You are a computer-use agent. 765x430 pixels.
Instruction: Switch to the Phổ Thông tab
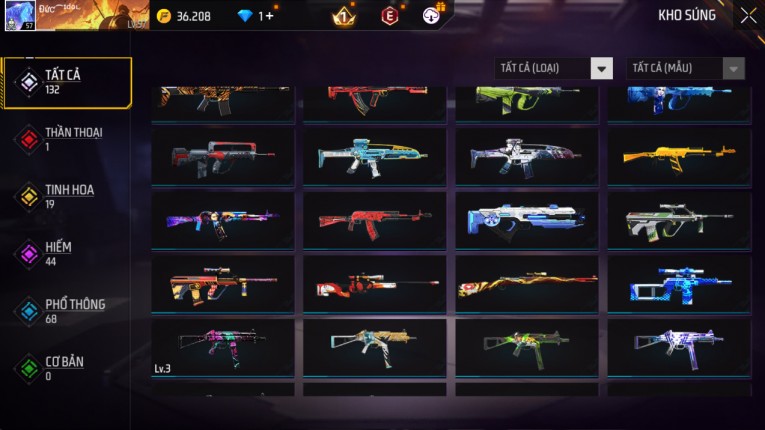(66, 310)
